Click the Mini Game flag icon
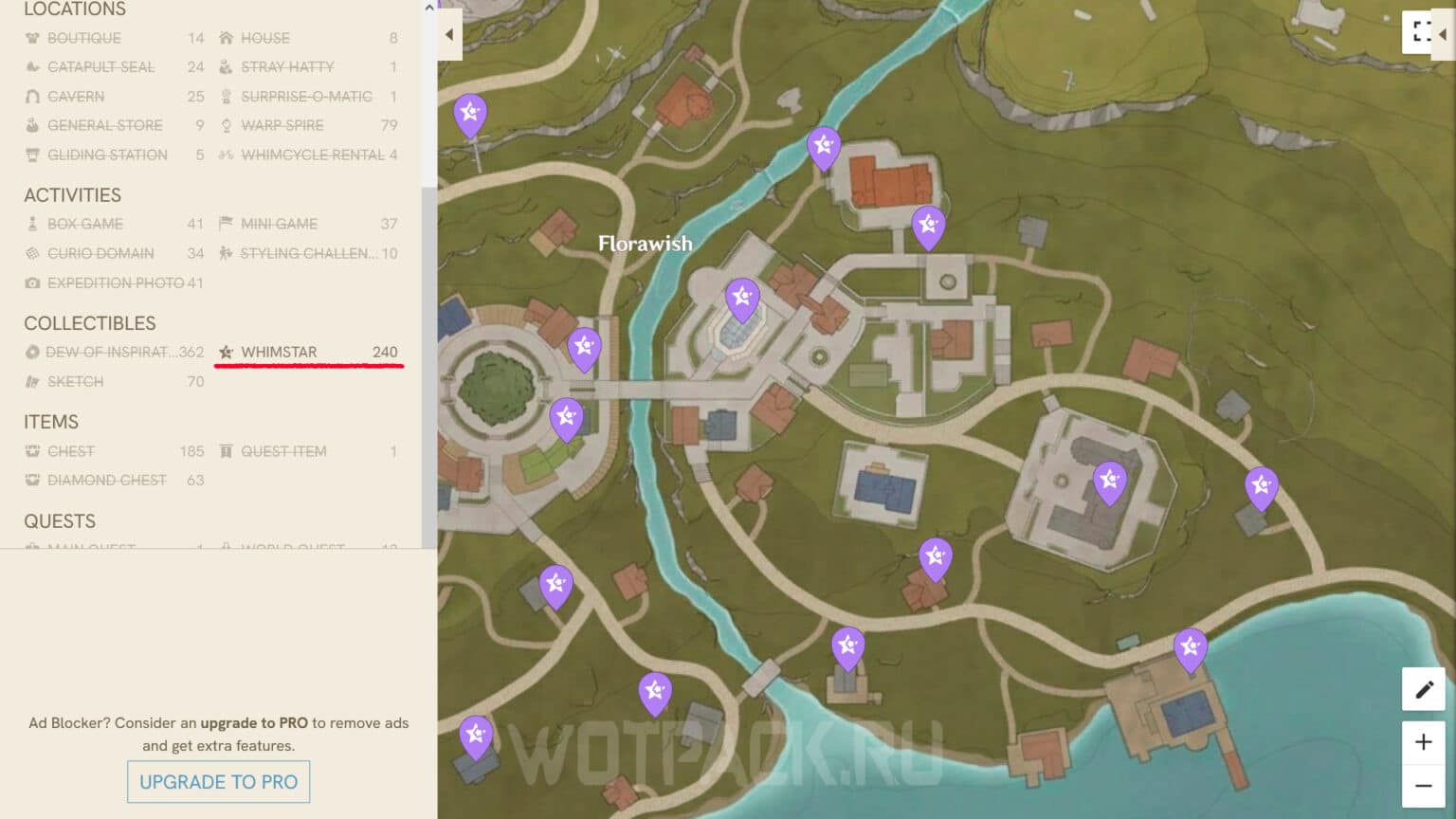Screen dimensions: 1456x819 [x=227, y=224]
